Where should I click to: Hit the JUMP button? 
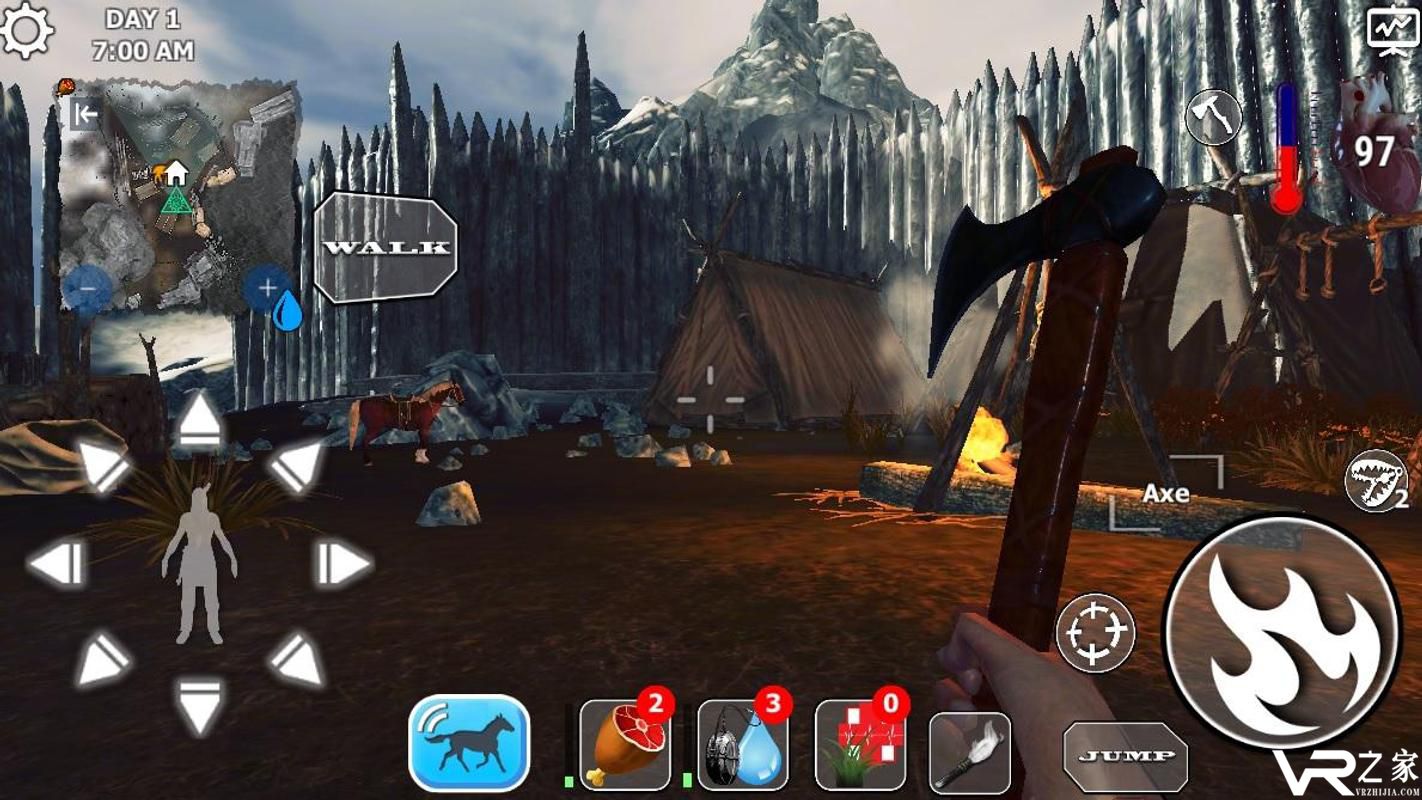coord(1125,757)
